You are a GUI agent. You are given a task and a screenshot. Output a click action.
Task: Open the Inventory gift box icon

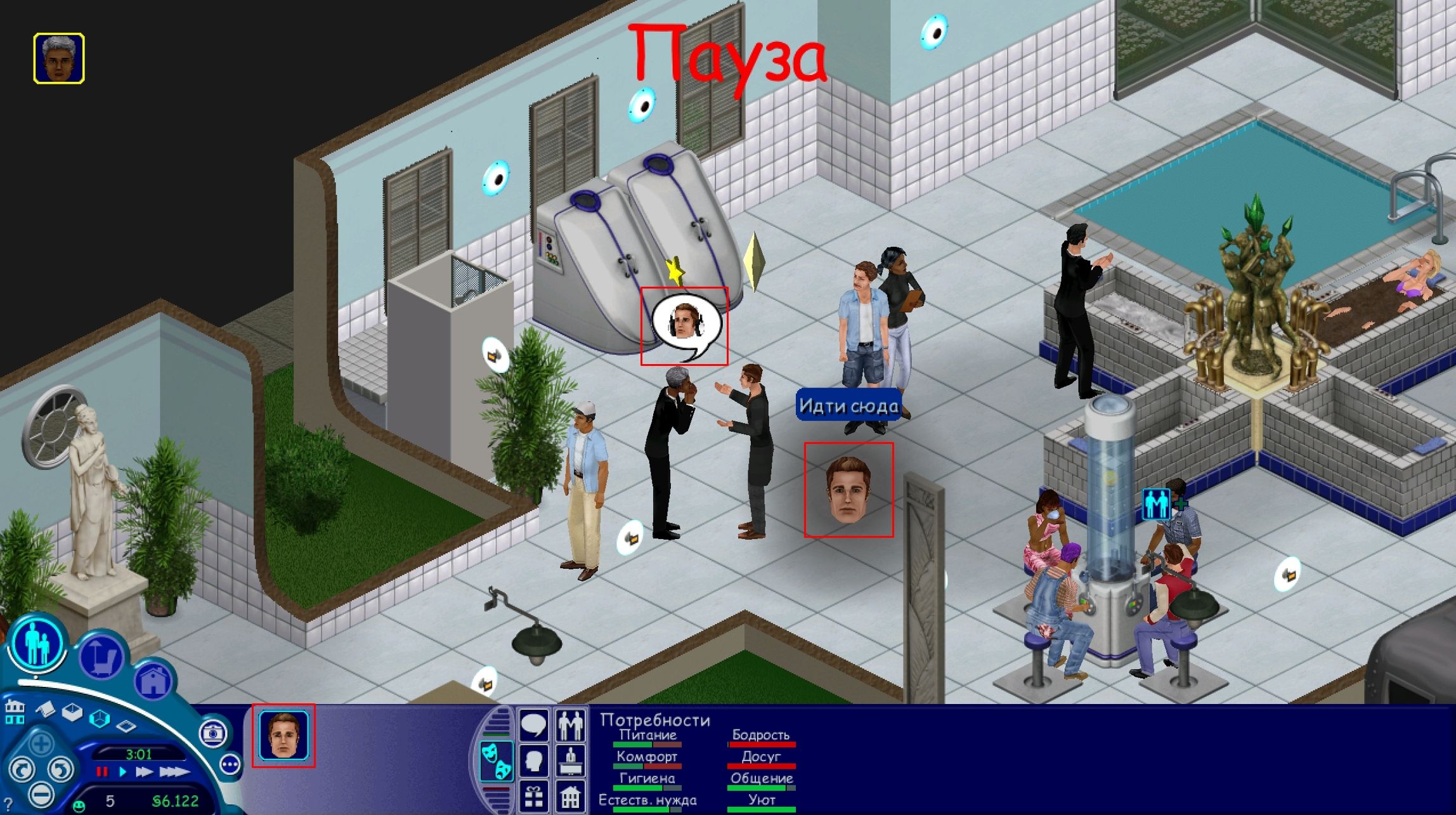[535, 797]
